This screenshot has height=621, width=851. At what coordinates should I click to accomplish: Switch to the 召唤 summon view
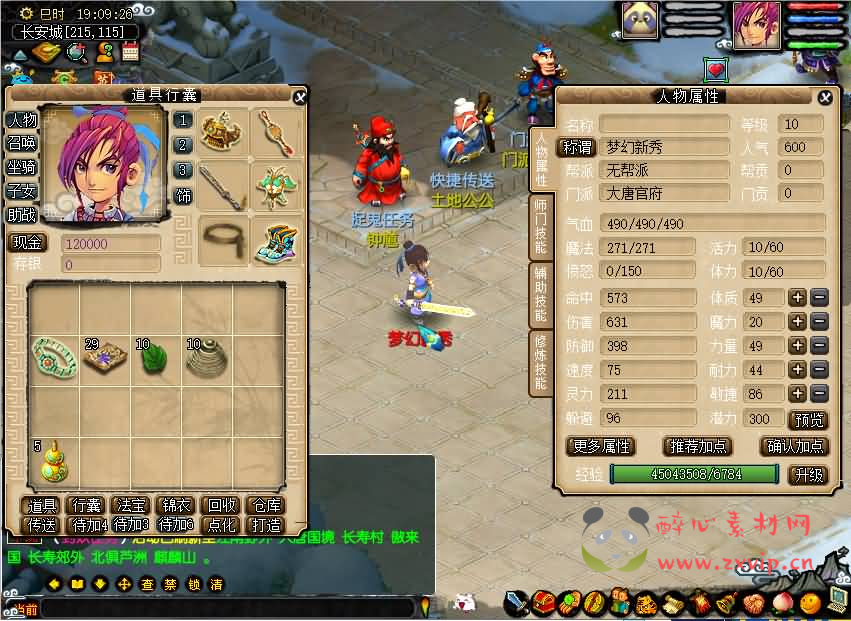click(22, 143)
